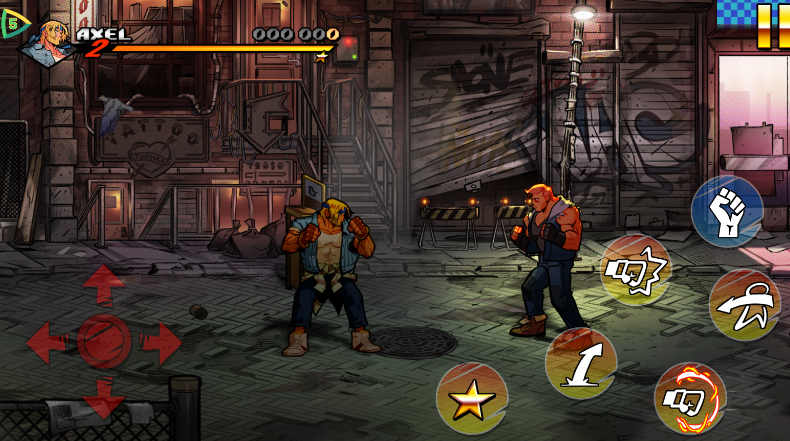Tap the right arrow on the d-pad
This screenshot has height=441, width=790.
[x=160, y=342]
